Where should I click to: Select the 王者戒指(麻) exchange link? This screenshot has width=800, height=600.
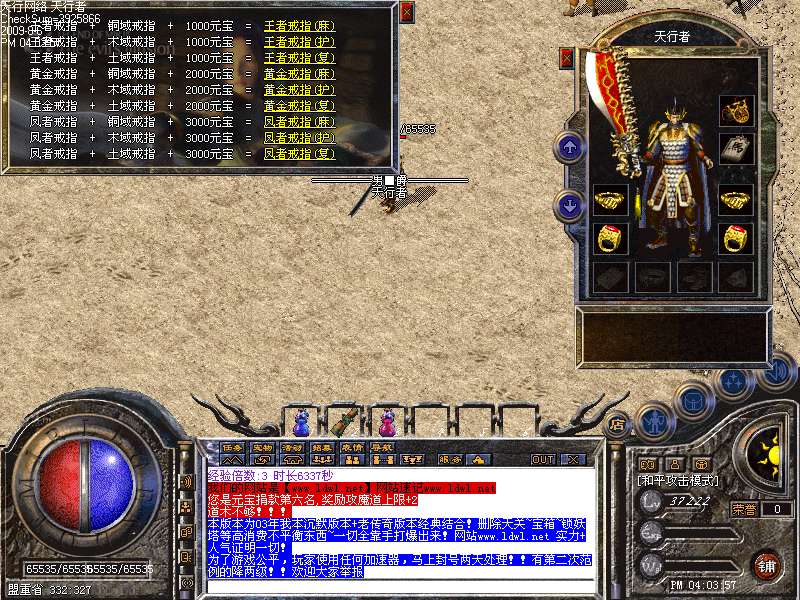(299, 25)
